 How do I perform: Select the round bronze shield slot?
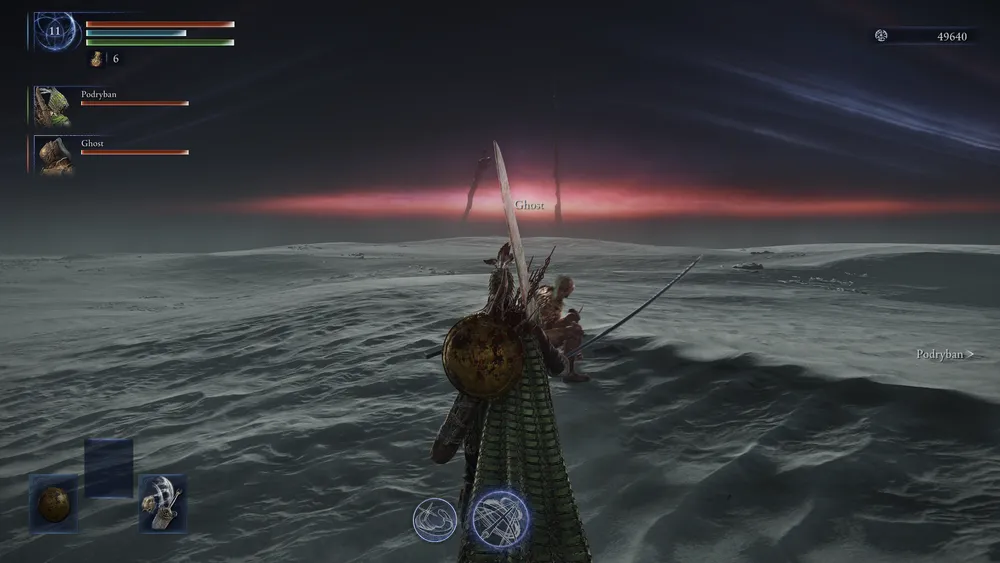[53, 503]
